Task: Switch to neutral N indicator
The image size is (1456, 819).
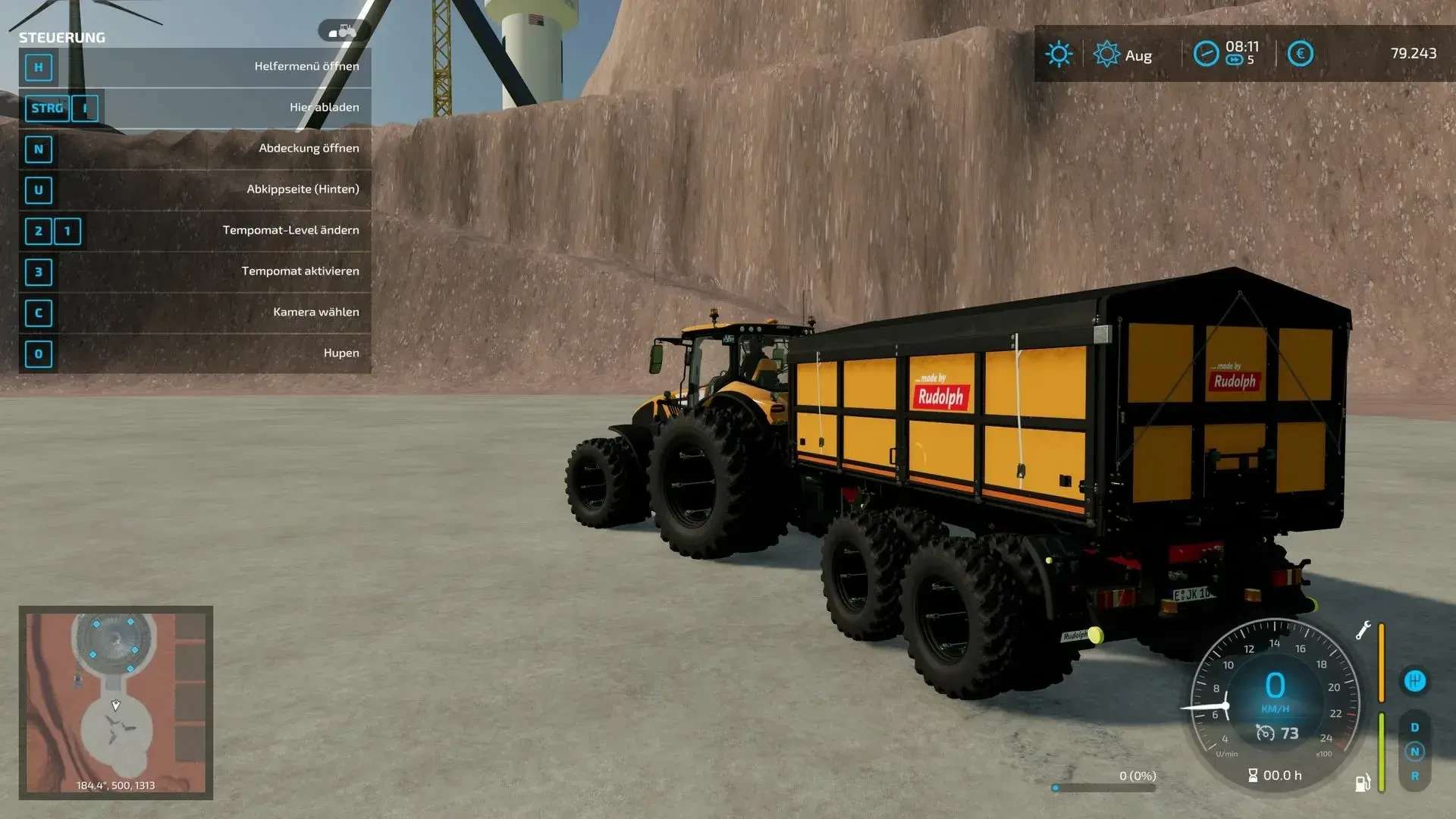Action: (1414, 752)
